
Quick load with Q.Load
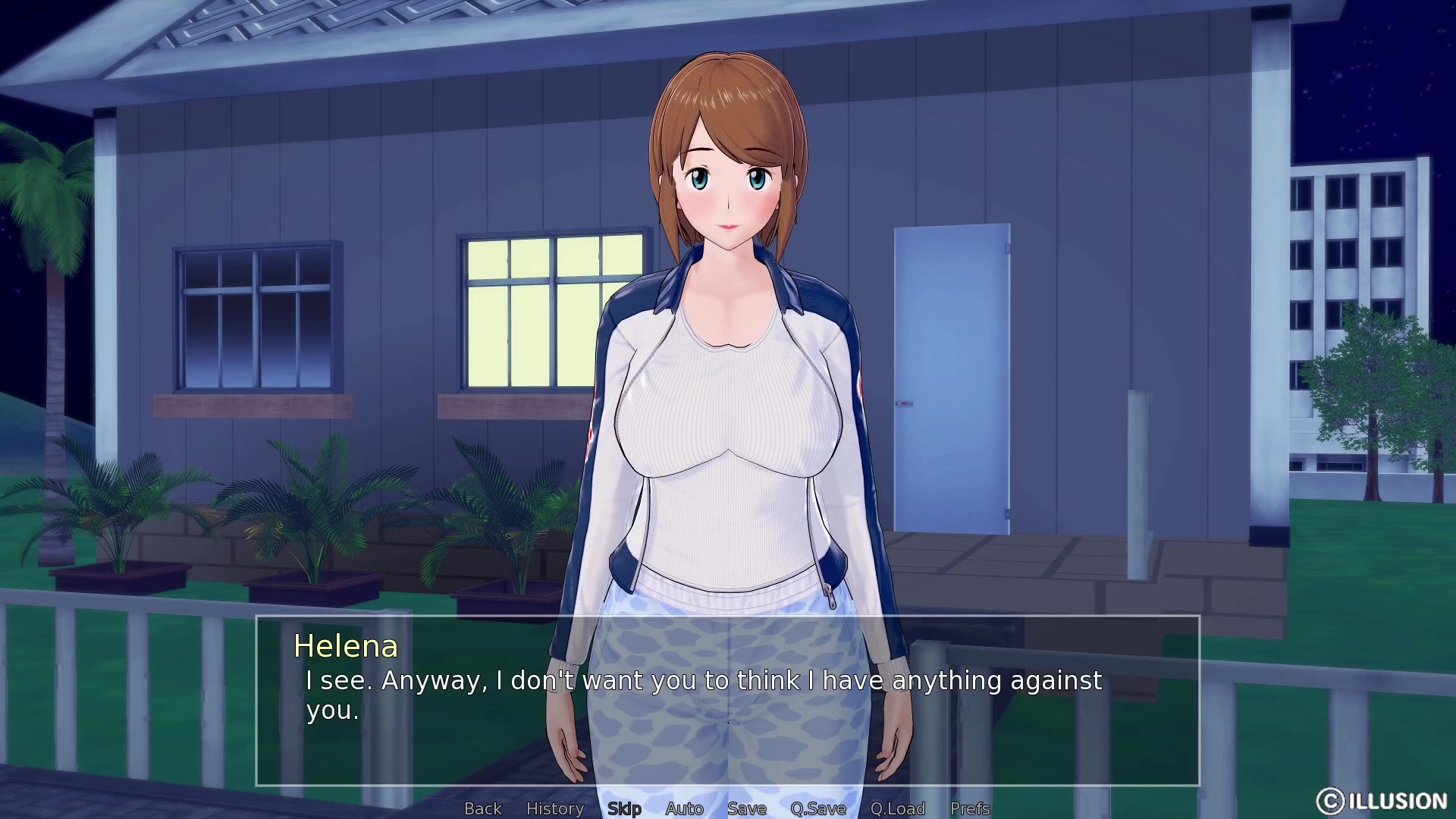(x=898, y=808)
